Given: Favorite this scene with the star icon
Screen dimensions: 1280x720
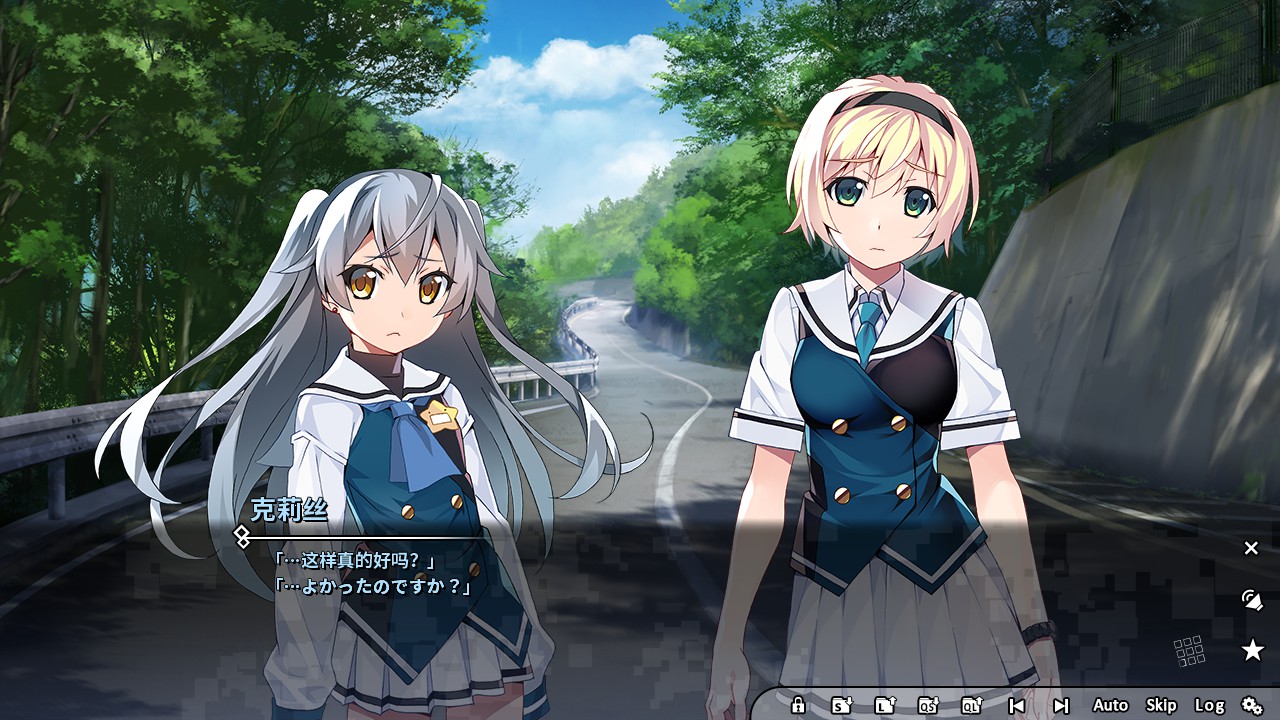Looking at the screenshot, I should click(x=1251, y=650).
